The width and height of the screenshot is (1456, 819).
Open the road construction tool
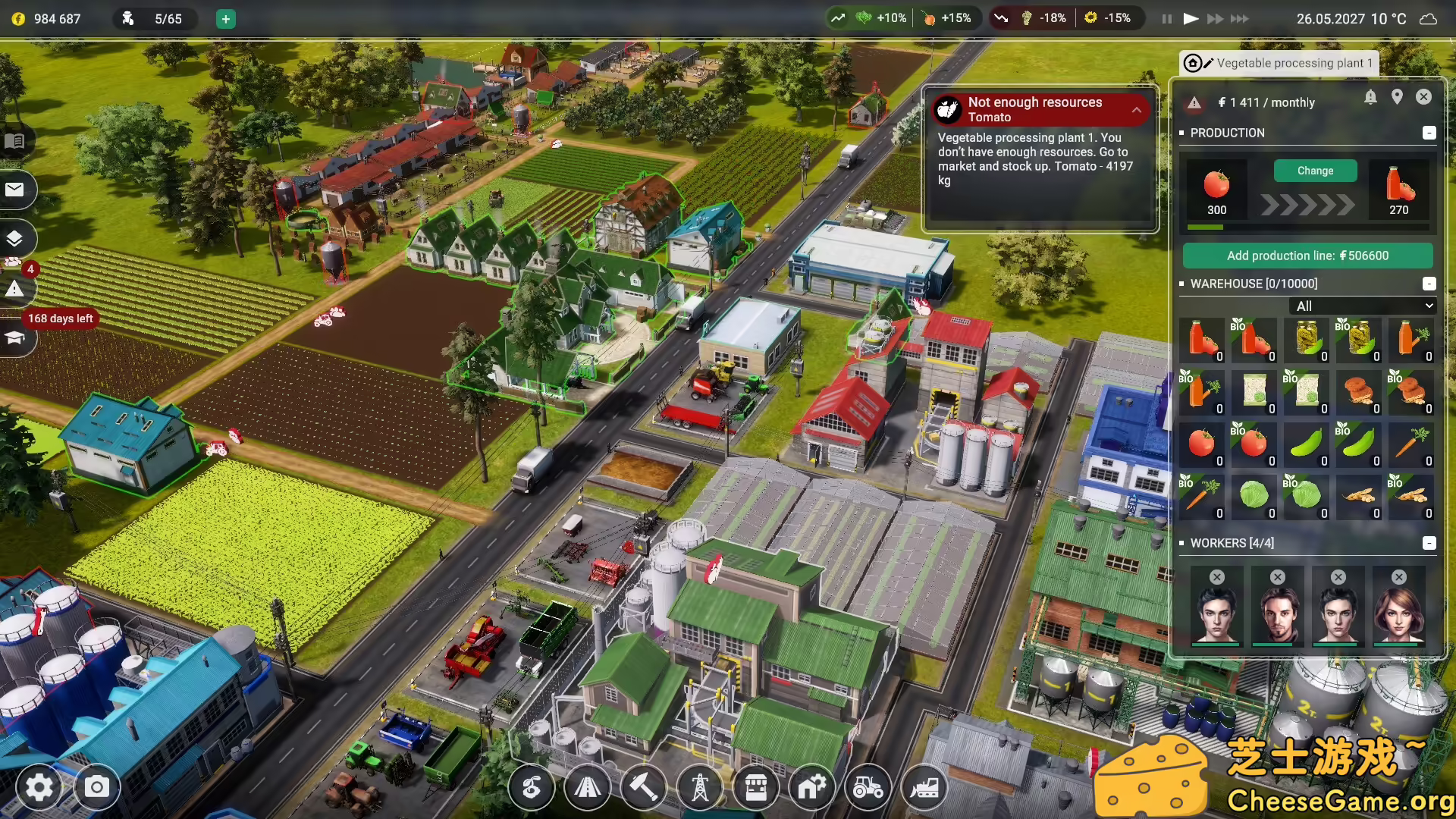click(x=587, y=787)
